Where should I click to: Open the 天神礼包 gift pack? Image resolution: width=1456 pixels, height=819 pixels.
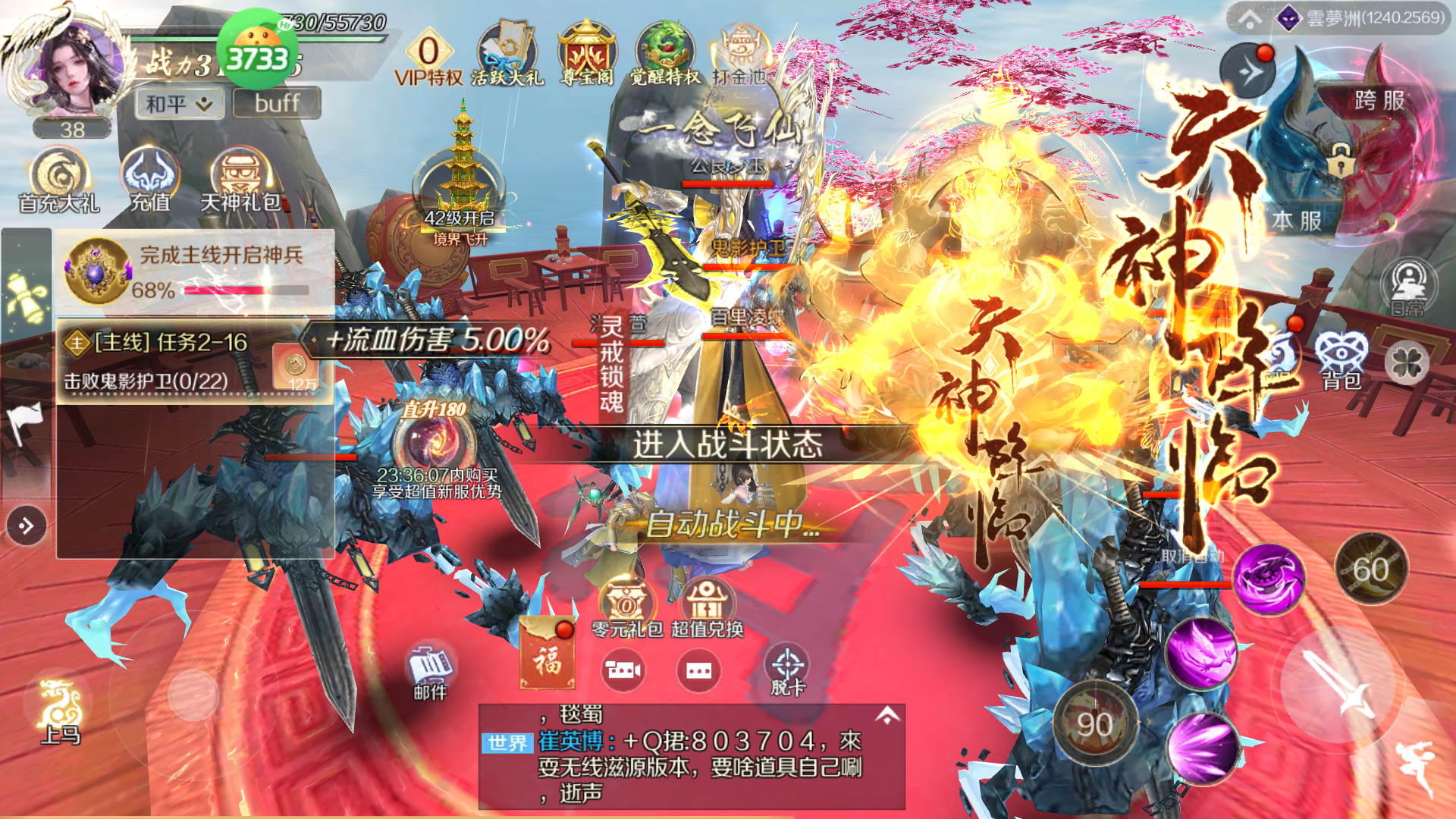point(240,180)
